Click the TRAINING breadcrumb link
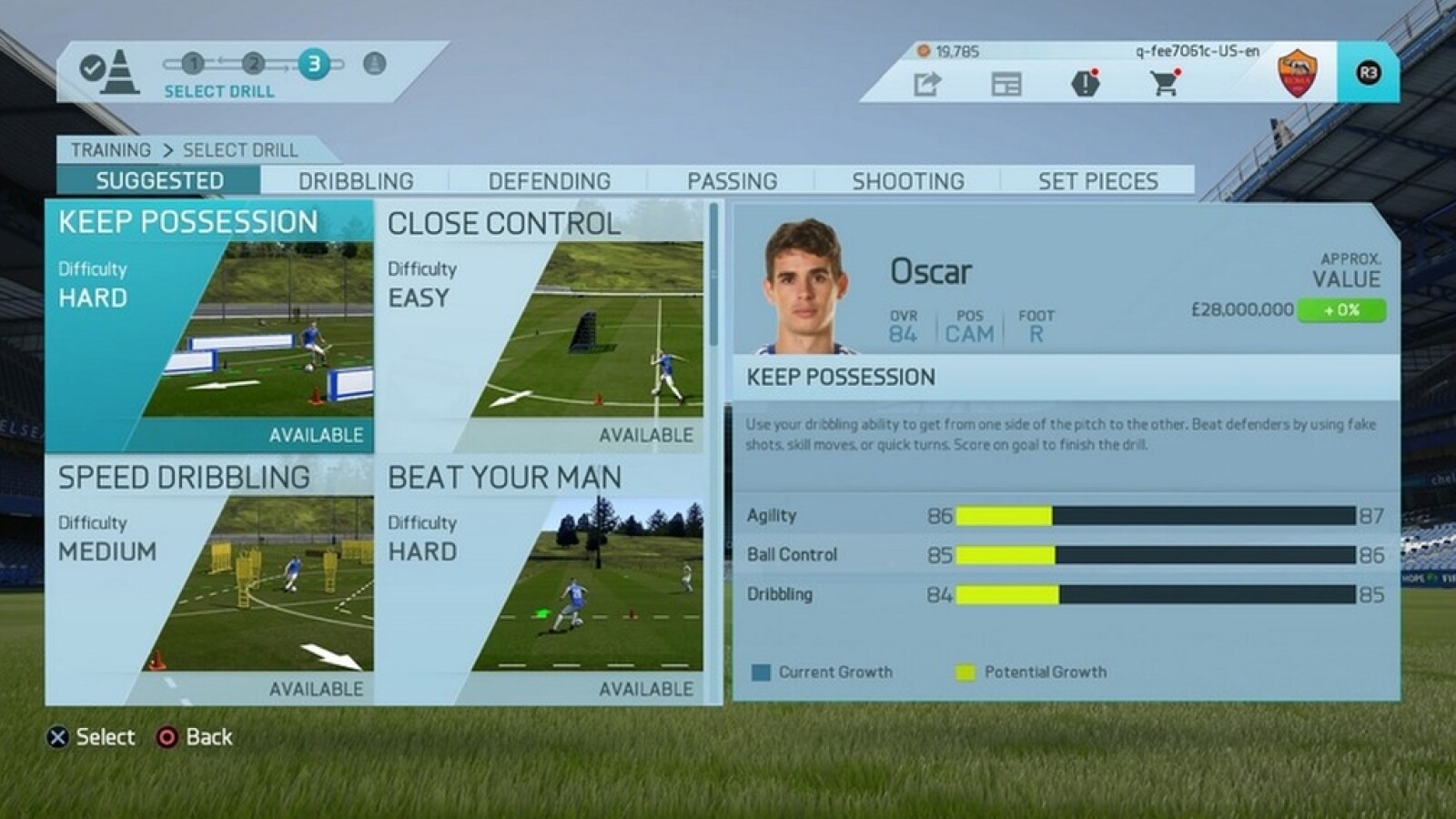The width and height of the screenshot is (1456, 819). tap(110, 150)
